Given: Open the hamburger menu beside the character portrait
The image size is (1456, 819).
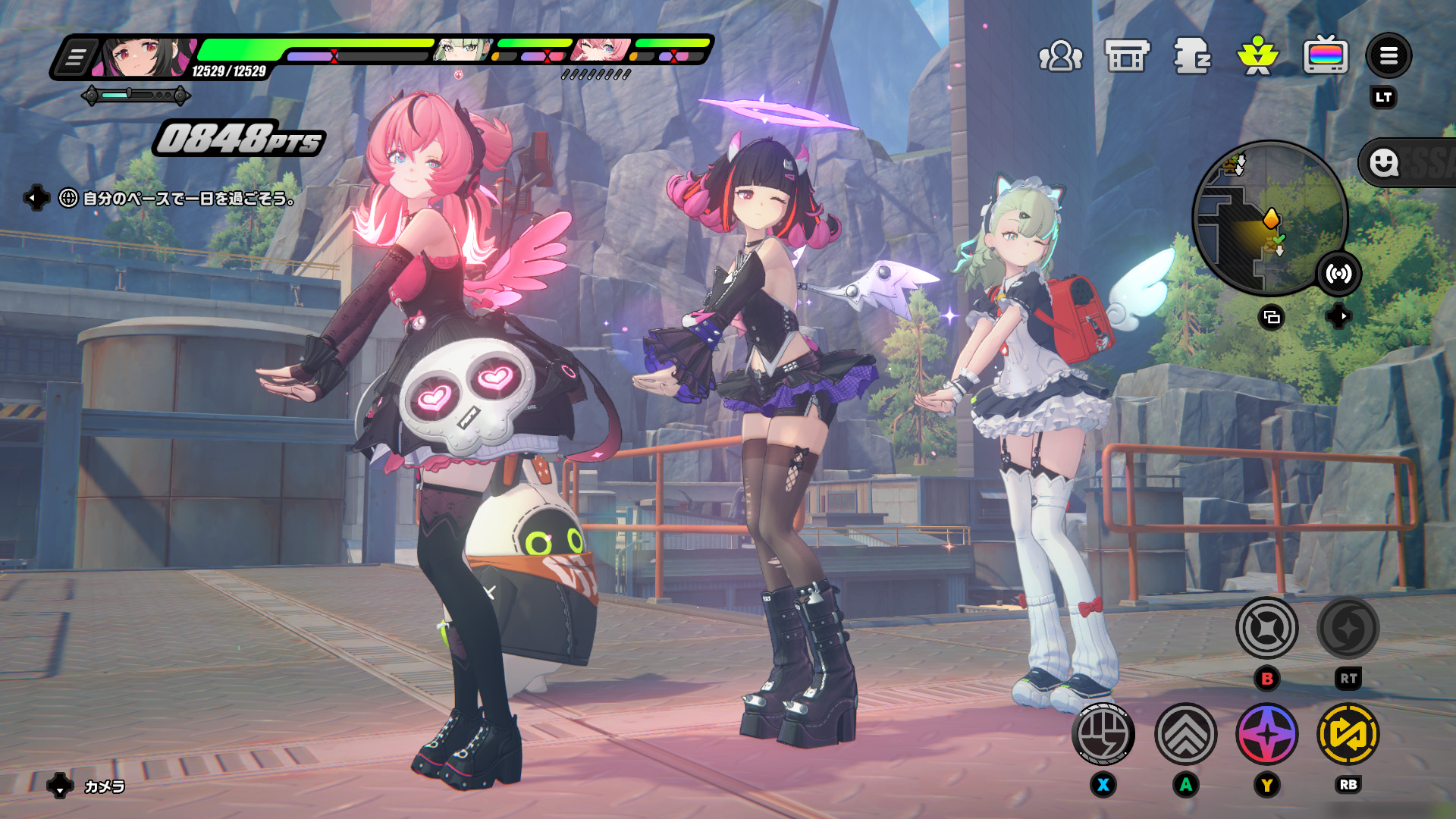Looking at the screenshot, I should [x=75, y=58].
